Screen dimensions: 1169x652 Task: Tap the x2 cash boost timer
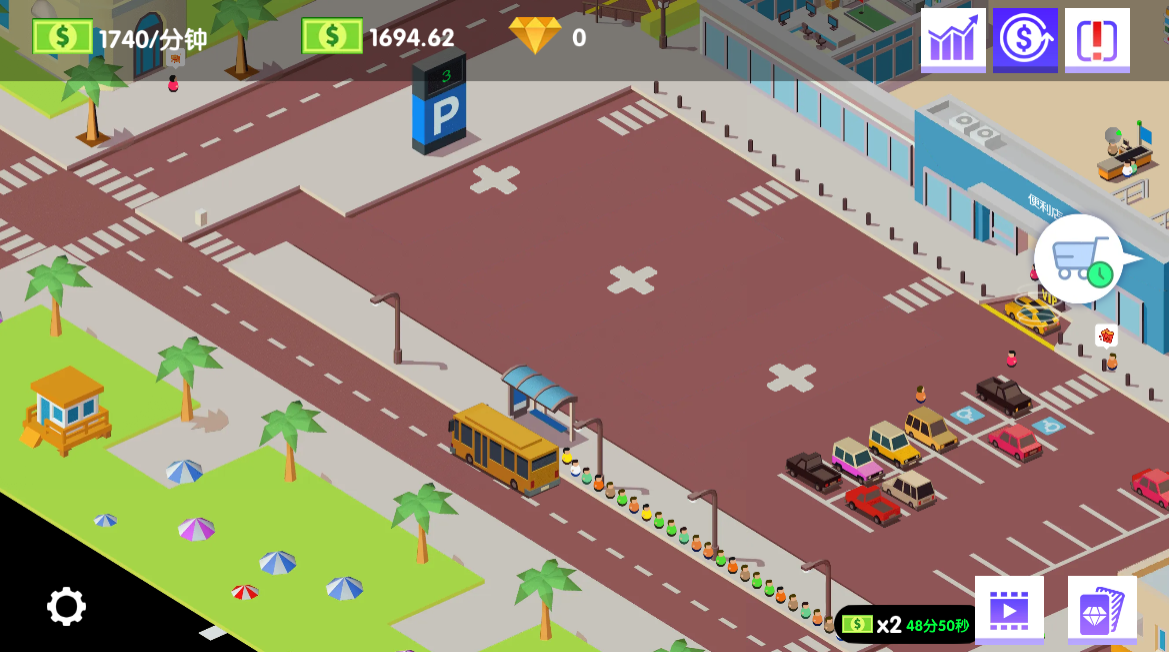pyautogui.click(x=906, y=625)
